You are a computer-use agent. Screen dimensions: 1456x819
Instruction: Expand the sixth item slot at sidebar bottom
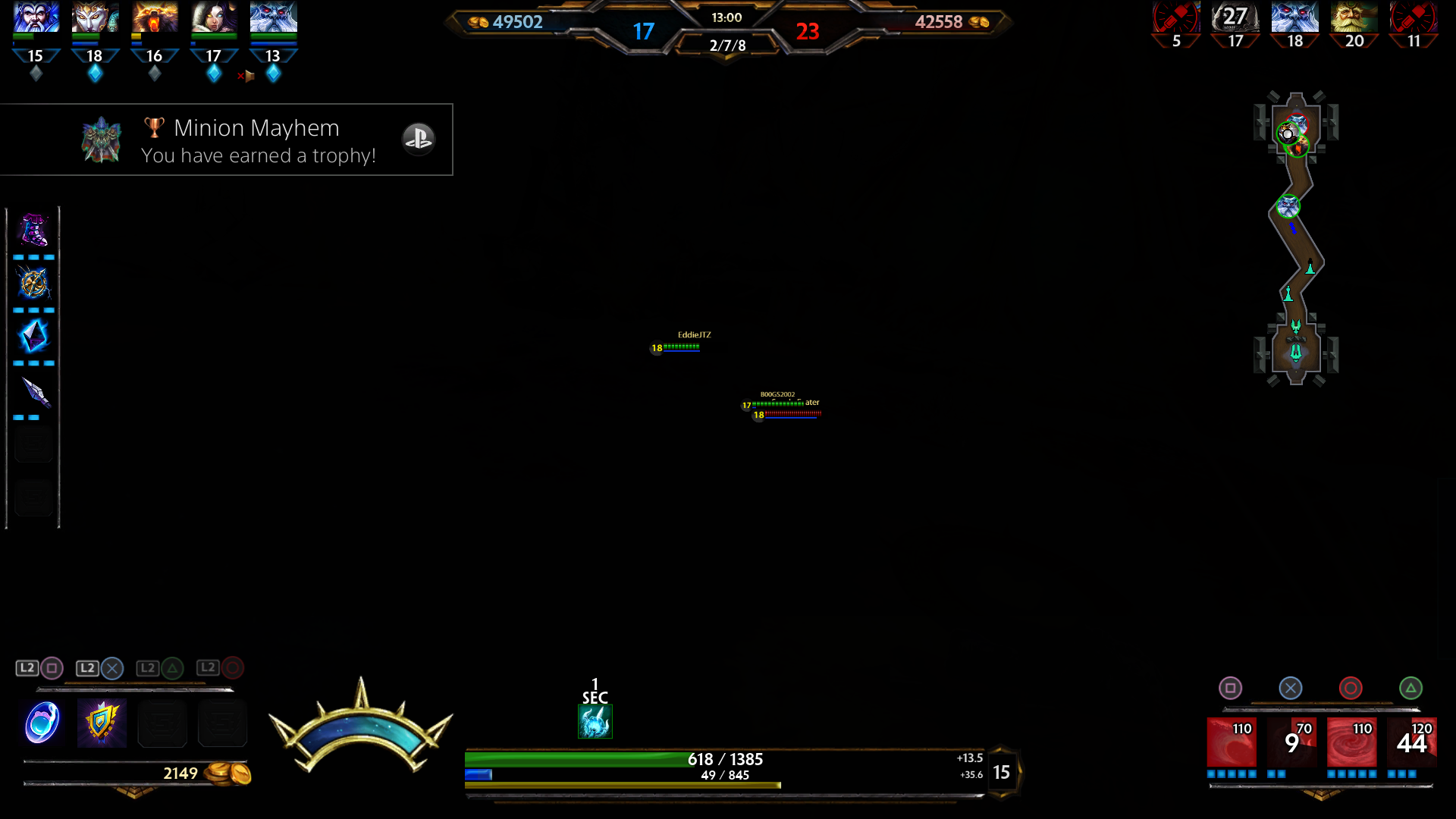[x=33, y=497]
